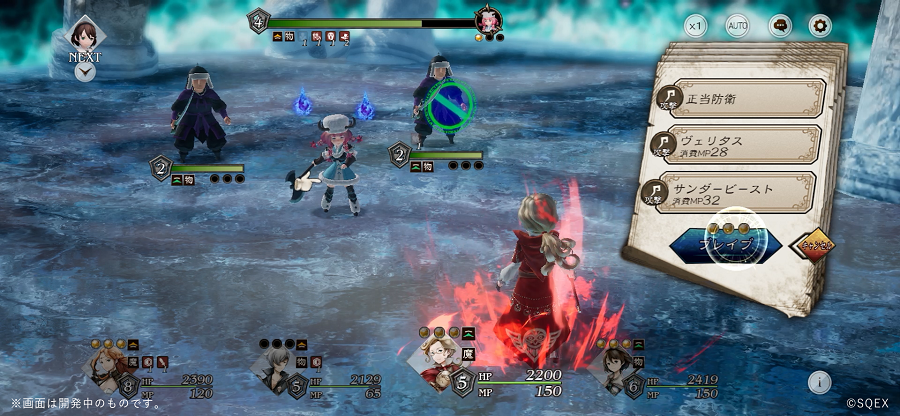The height and width of the screenshot is (416, 900).
Task: Turn on AUTO battle mode
Action: click(737, 25)
